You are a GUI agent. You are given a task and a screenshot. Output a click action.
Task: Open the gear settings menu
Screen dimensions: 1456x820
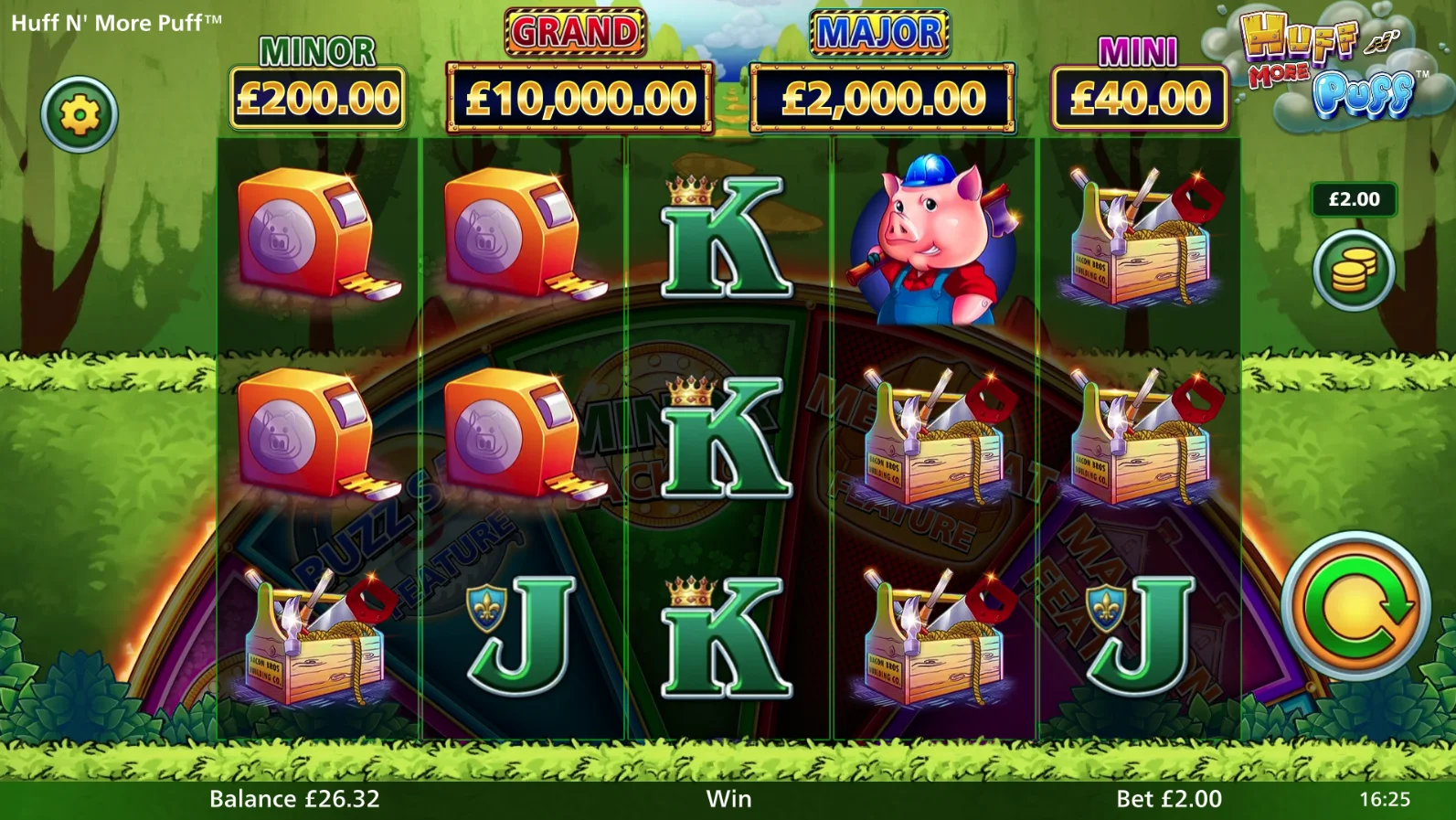click(80, 115)
